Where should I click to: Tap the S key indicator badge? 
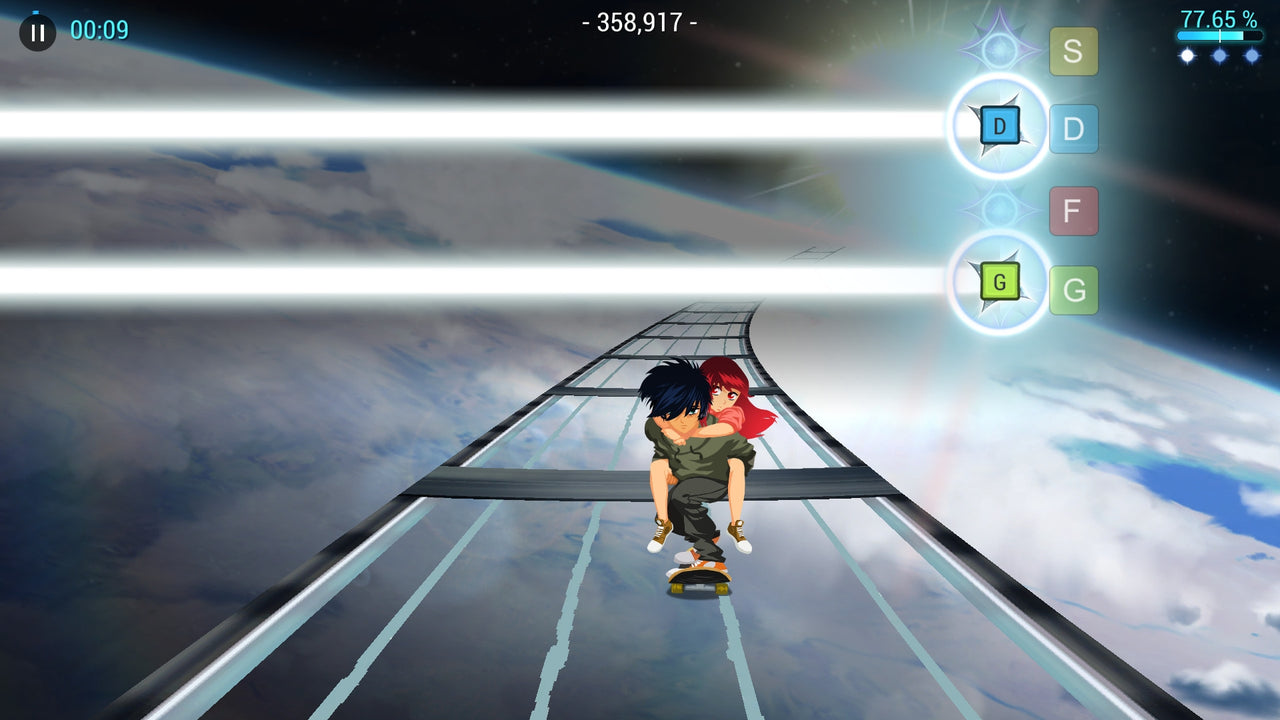point(1073,52)
